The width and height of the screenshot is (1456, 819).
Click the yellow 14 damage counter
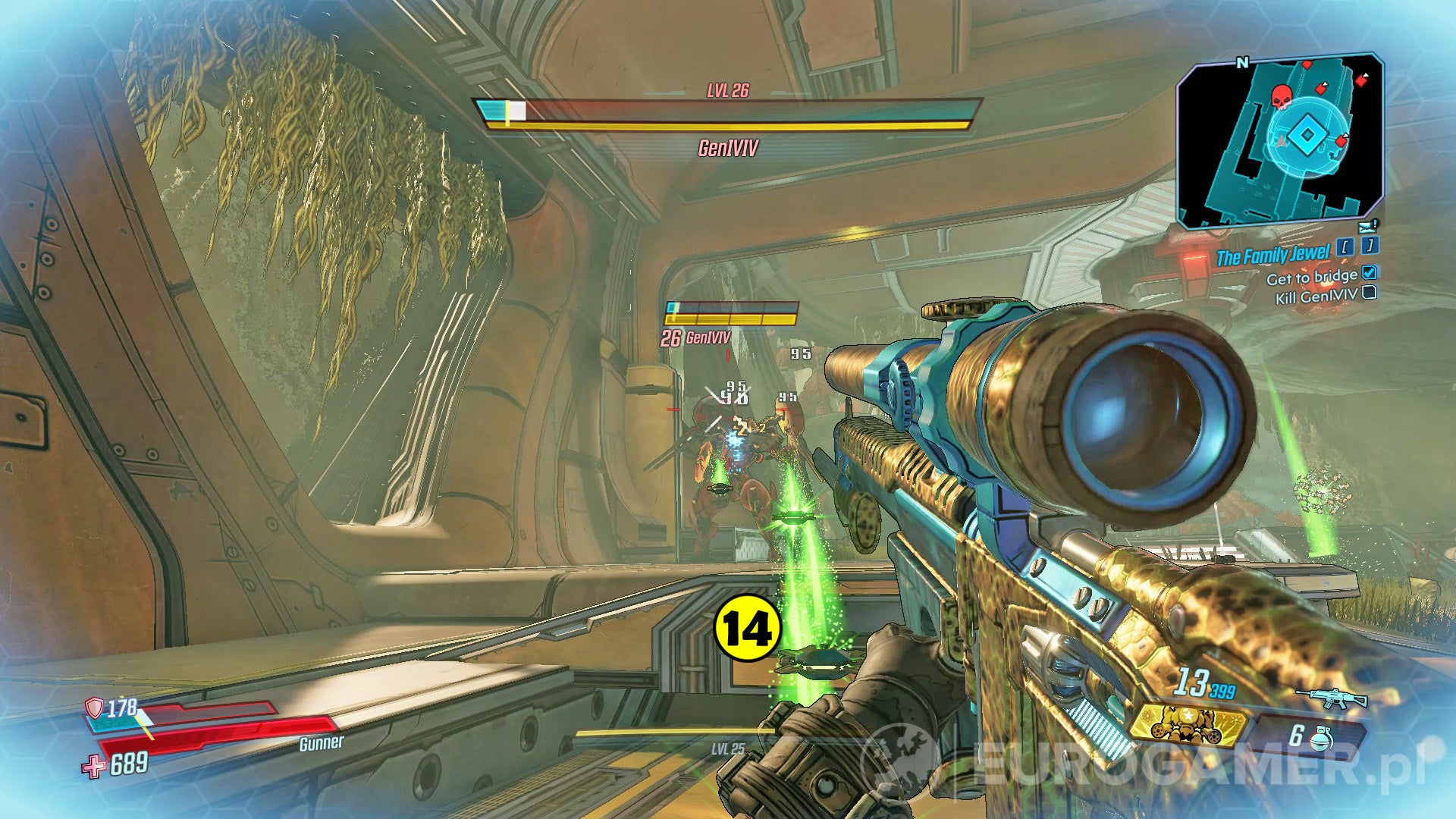pos(747,626)
